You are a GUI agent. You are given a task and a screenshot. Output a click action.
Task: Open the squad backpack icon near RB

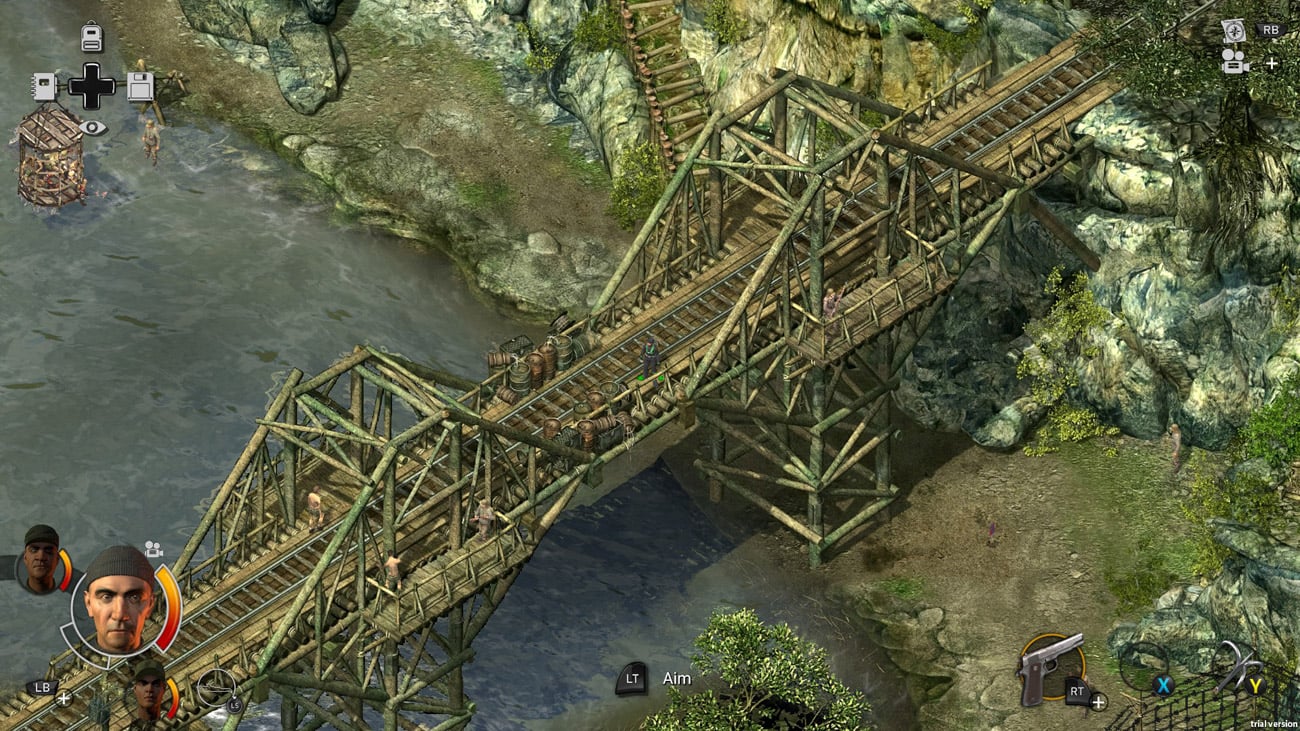[x=1234, y=31]
